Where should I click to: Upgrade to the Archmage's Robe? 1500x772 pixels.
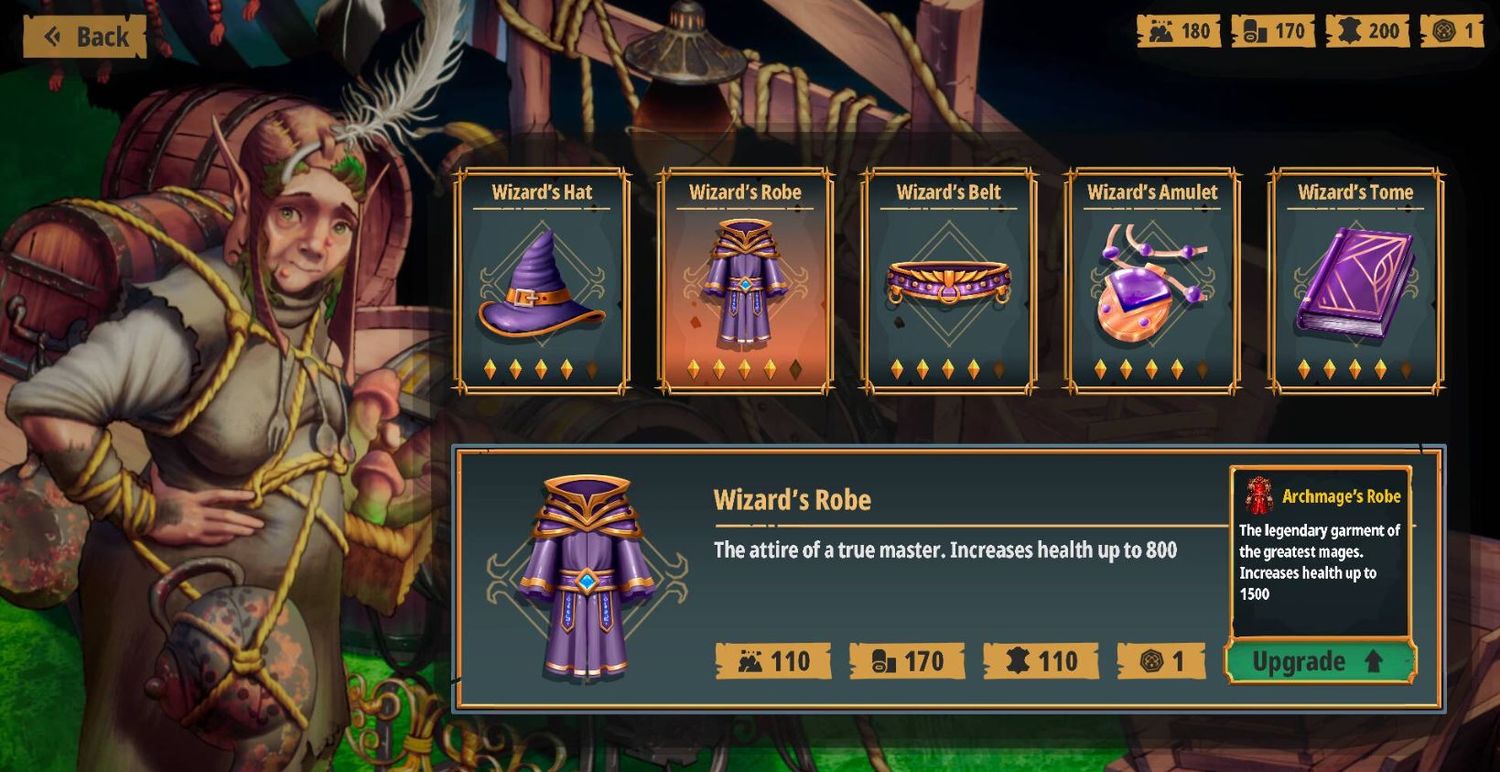(x=1320, y=662)
